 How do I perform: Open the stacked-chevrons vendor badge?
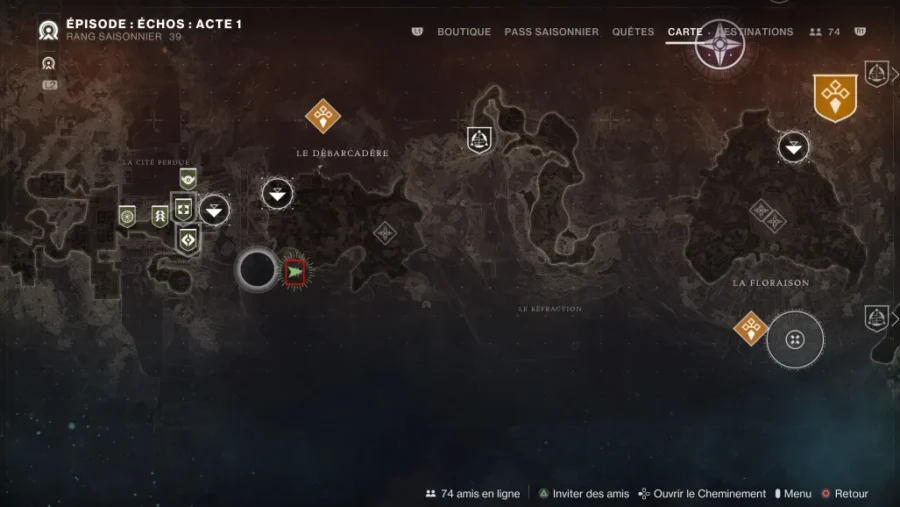(x=159, y=215)
